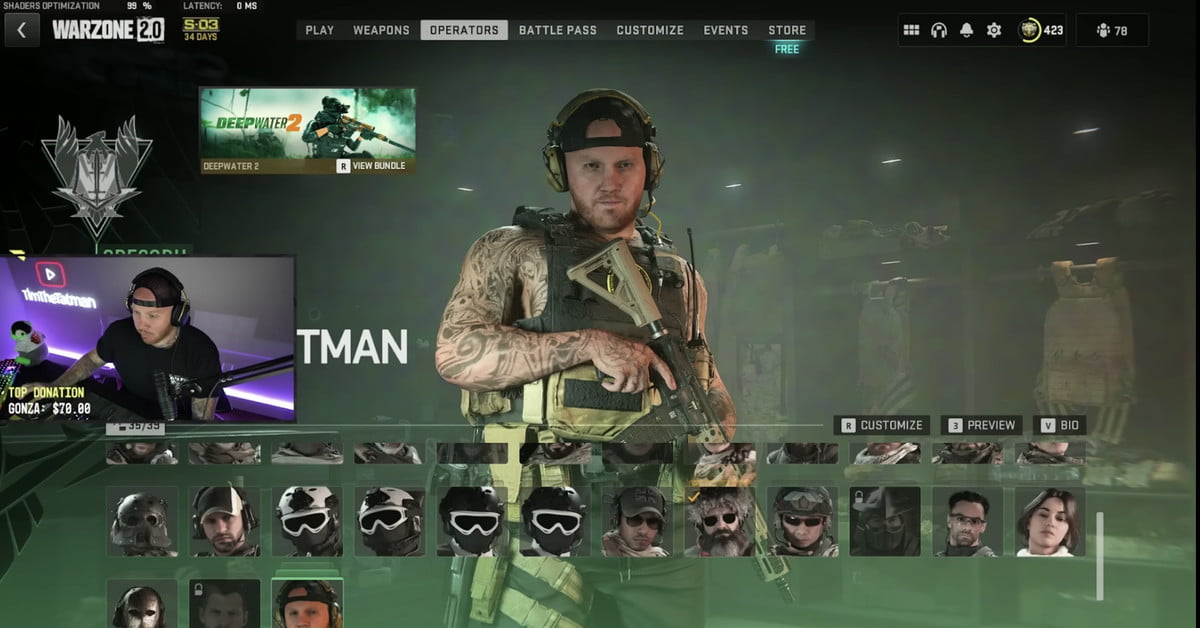Choose the female operator with dark hair

1049,521
